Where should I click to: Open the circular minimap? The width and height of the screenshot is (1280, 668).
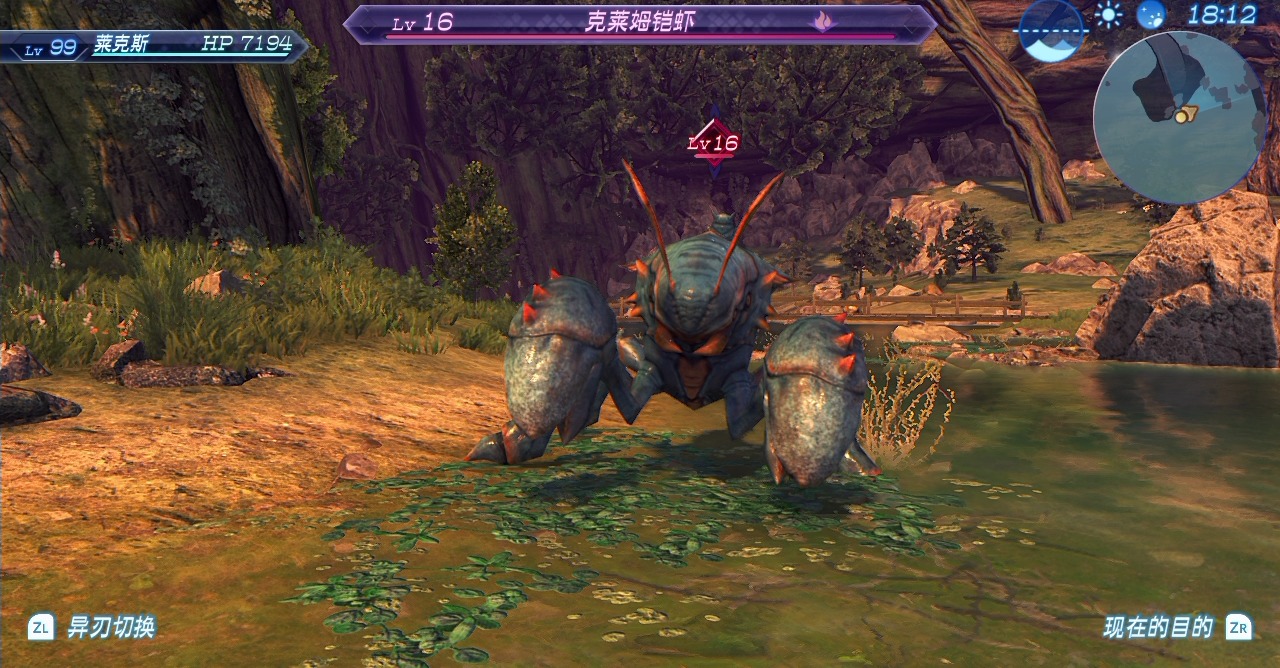coord(1179,117)
